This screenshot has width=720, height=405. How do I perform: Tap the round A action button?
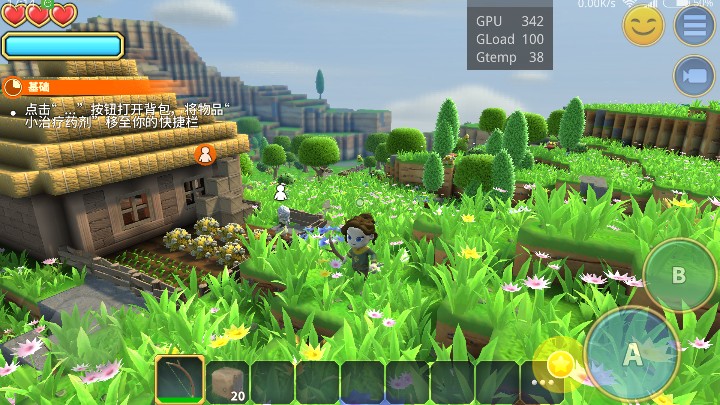tap(632, 353)
